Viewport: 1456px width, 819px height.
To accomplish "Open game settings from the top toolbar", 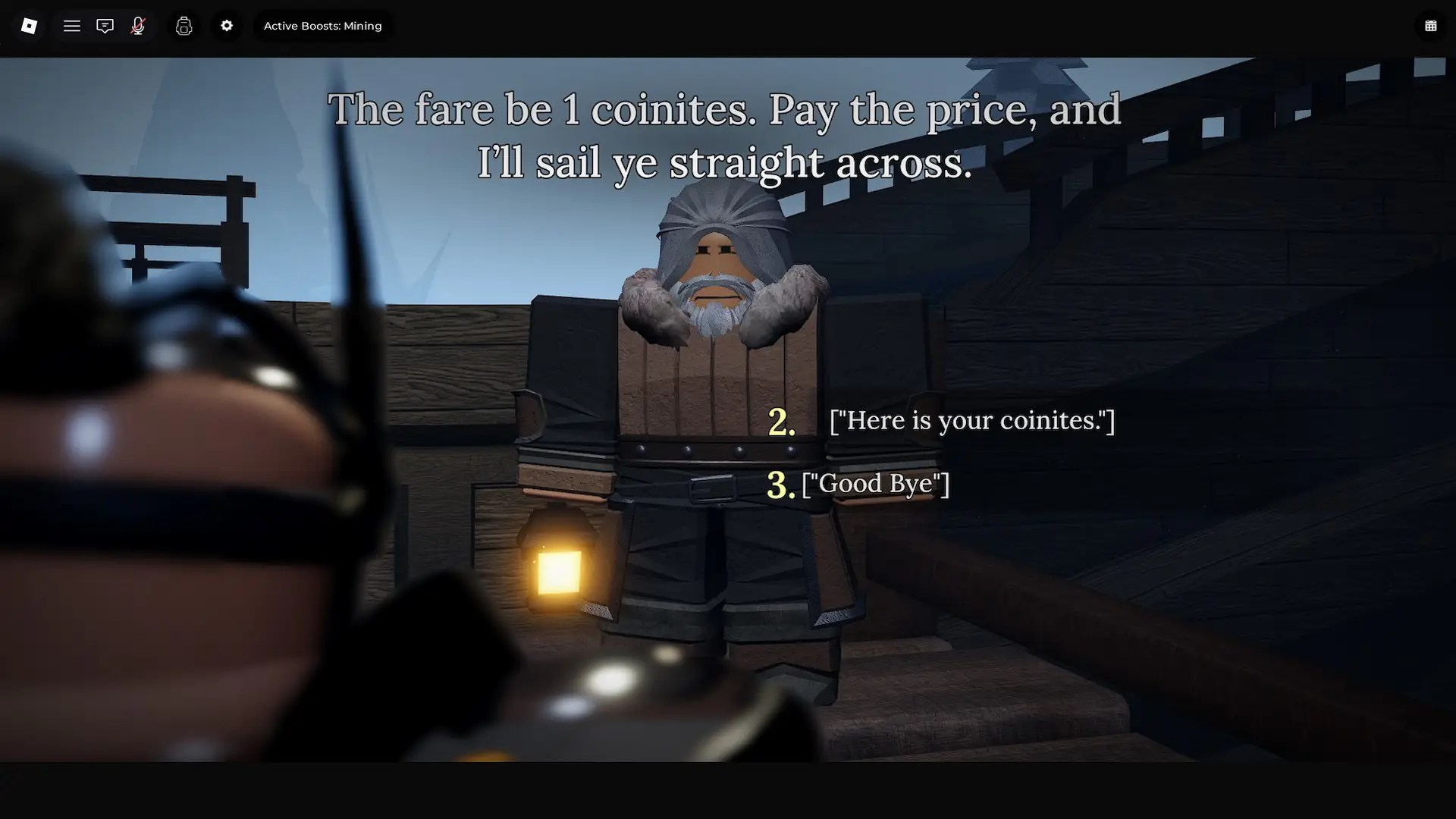I will pyautogui.click(x=226, y=25).
